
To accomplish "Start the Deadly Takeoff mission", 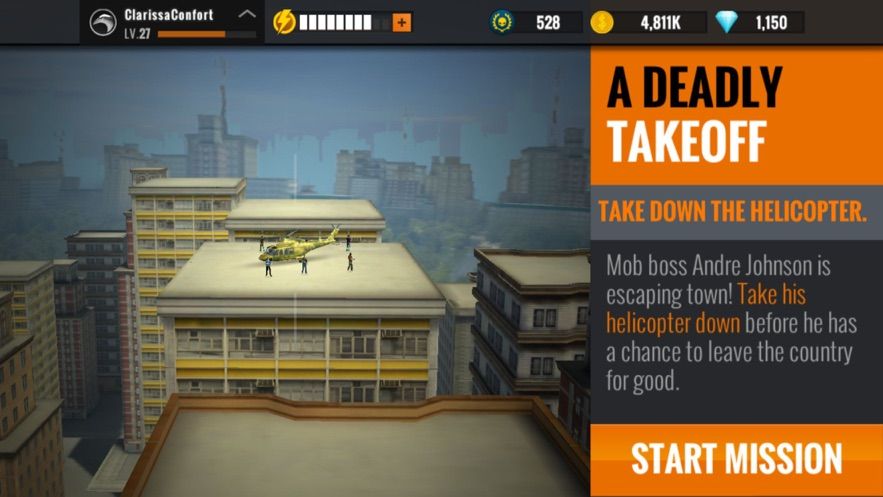I will click(736, 459).
